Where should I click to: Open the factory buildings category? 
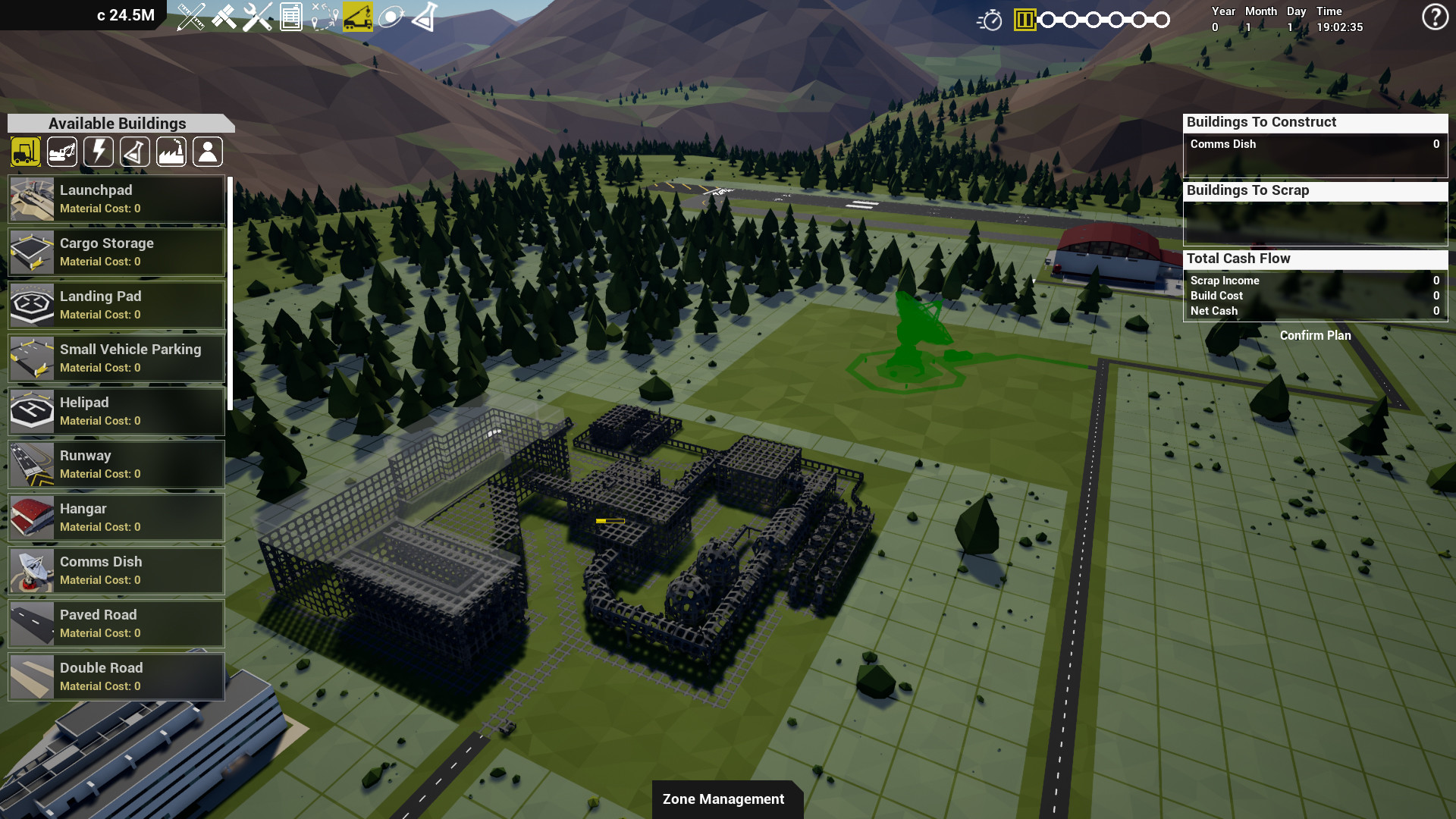pyautogui.click(x=171, y=152)
